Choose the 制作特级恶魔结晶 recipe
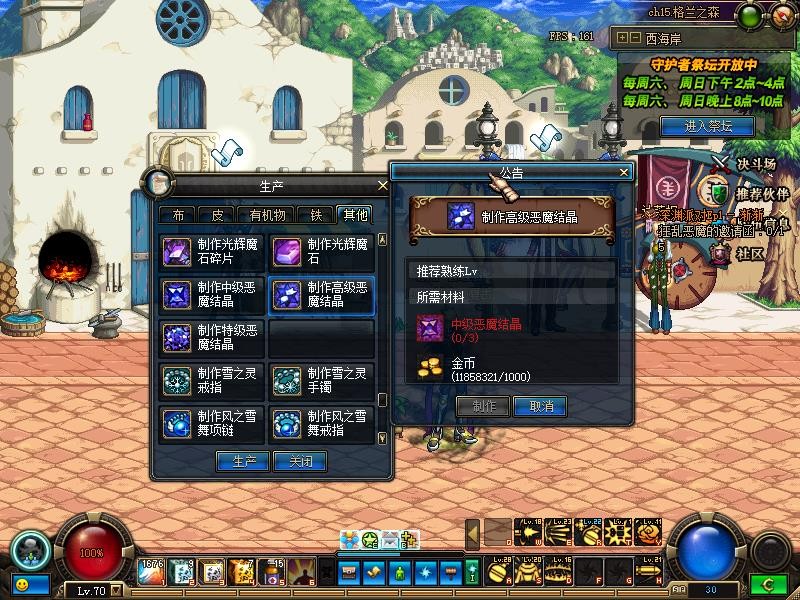The width and height of the screenshot is (800, 600). pyautogui.click(x=212, y=338)
